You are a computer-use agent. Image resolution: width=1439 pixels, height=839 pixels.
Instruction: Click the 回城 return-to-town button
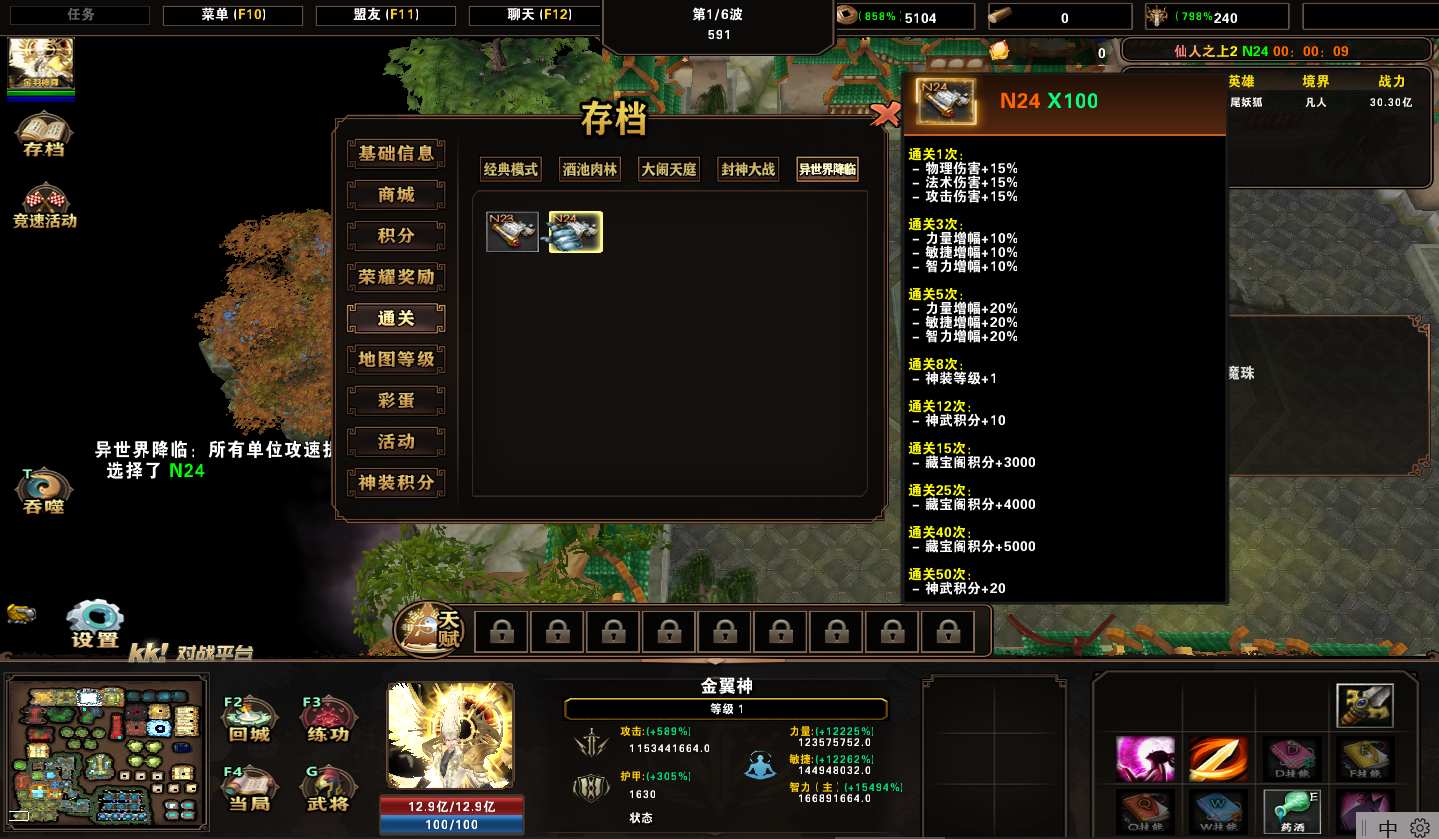(x=248, y=719)
